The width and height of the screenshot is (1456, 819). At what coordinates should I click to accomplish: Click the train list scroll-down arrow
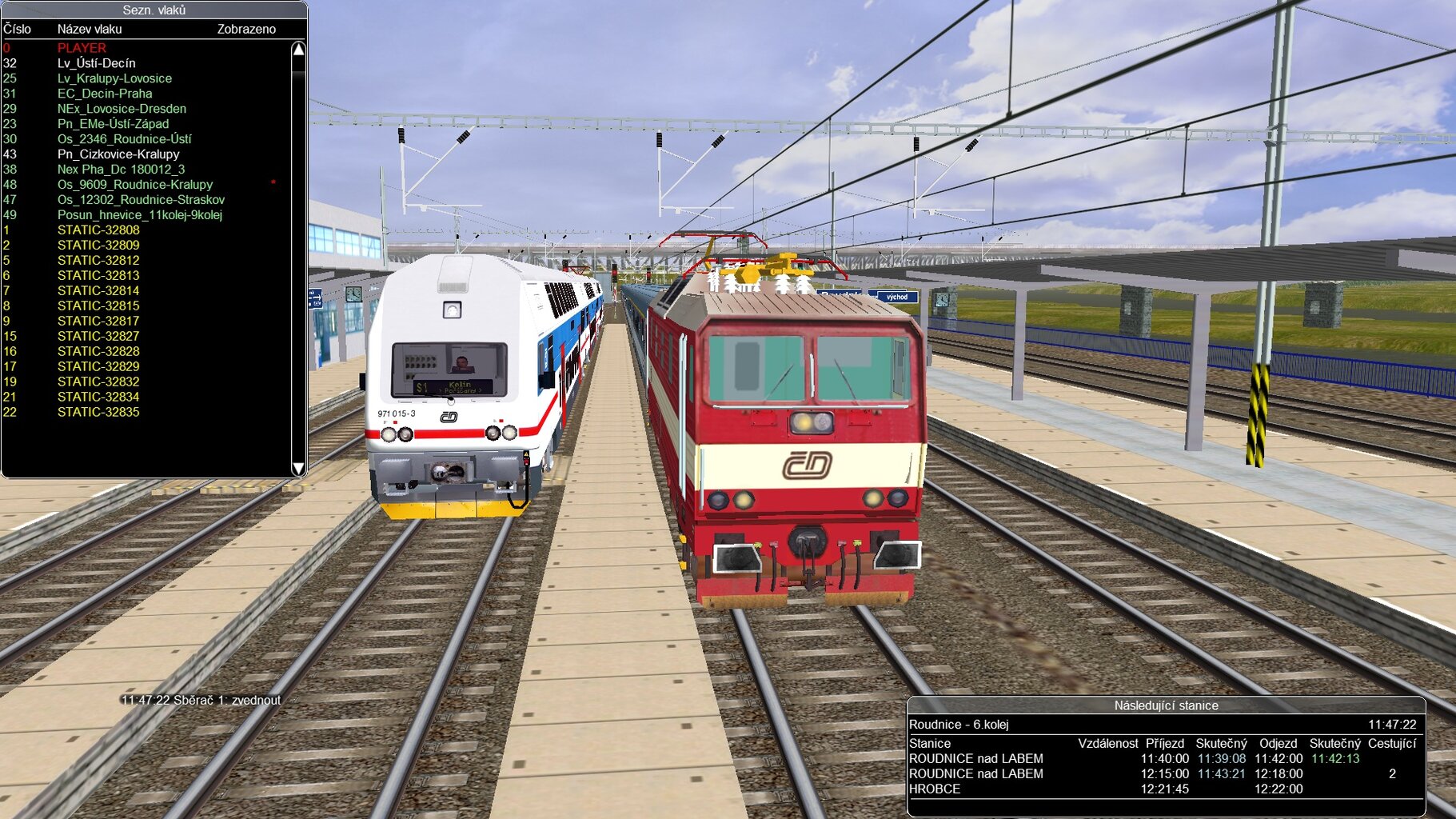[x=298, y=469]
